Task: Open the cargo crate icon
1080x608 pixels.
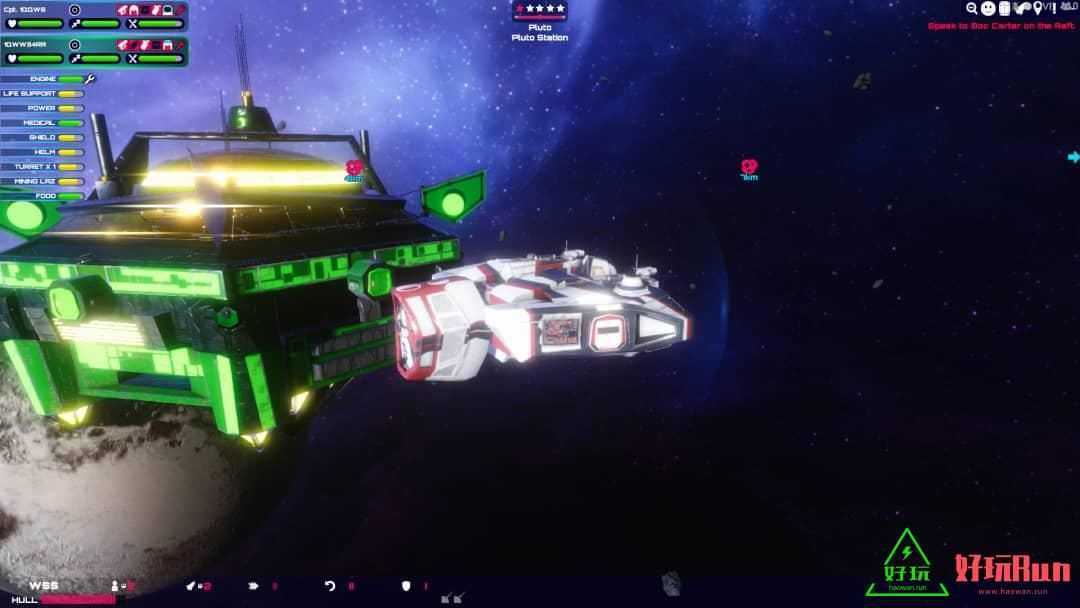Action: (x=1005, y=8)
